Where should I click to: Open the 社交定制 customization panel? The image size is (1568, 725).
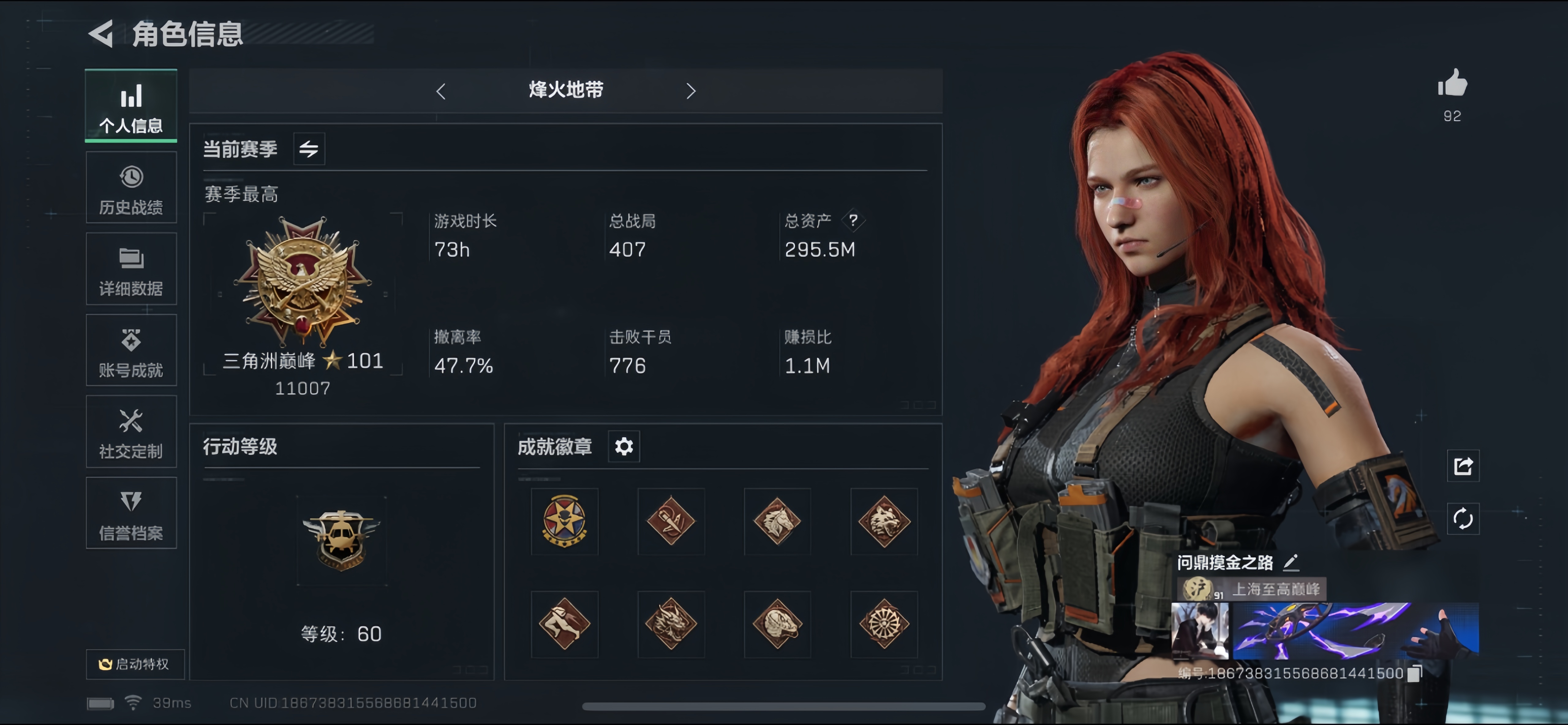tap(130, 432)
